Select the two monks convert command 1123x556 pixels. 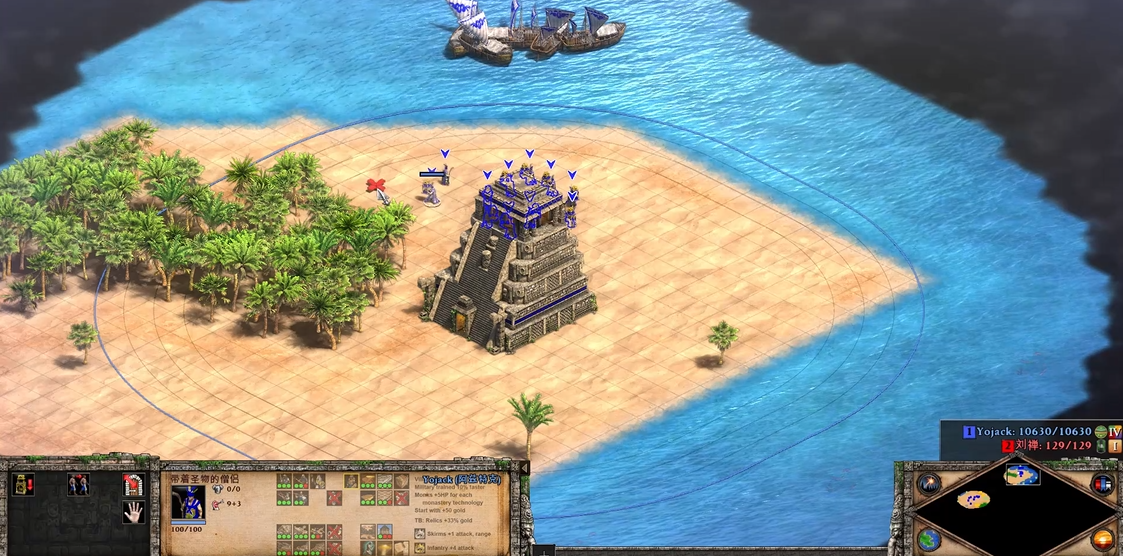point(78,485)
